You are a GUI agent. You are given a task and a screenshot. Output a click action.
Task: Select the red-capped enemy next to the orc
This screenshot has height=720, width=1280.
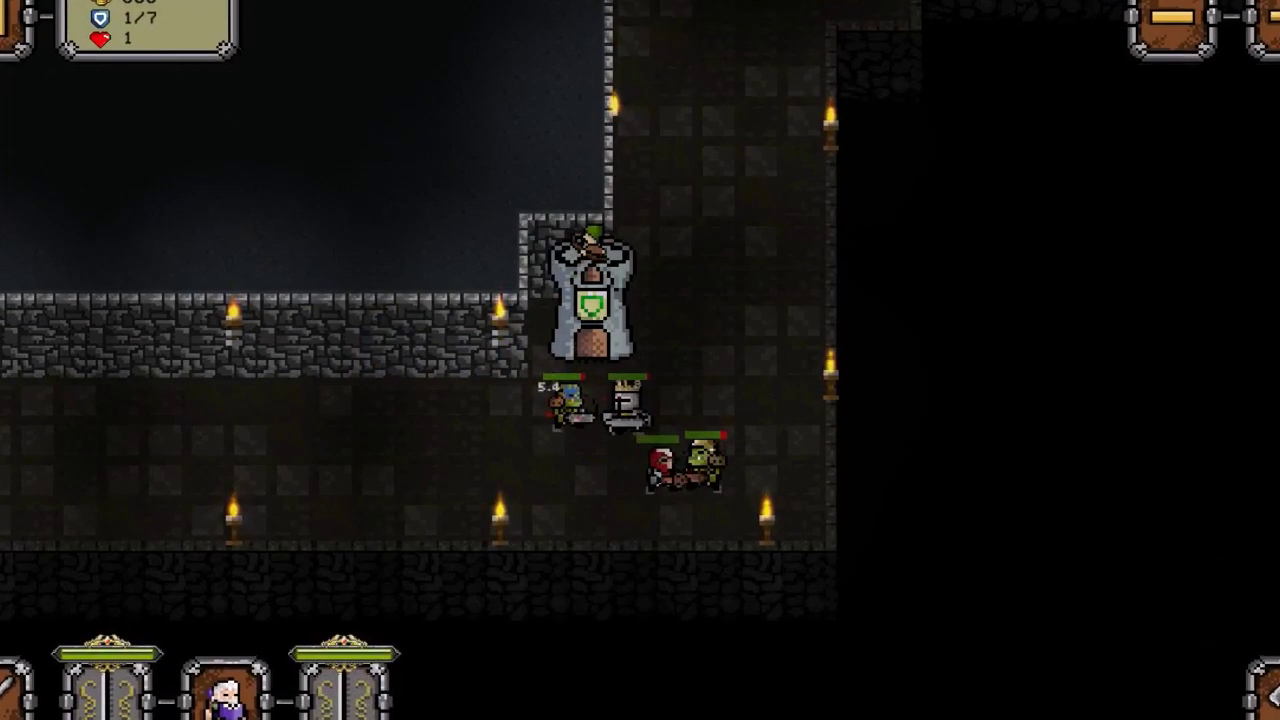click(660, 465)
